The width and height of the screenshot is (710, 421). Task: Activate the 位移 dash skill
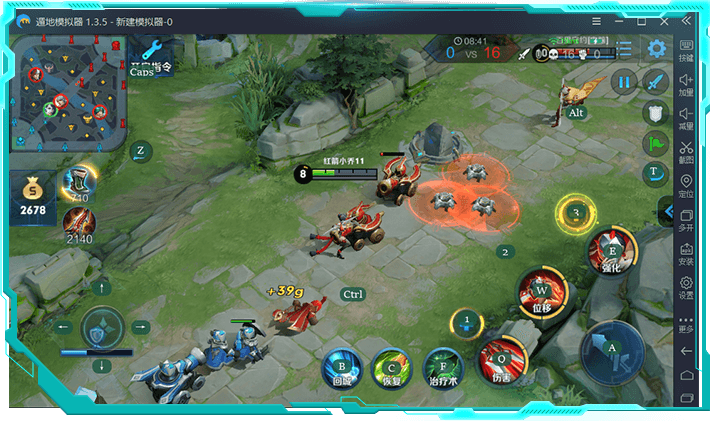coord(540,294)
